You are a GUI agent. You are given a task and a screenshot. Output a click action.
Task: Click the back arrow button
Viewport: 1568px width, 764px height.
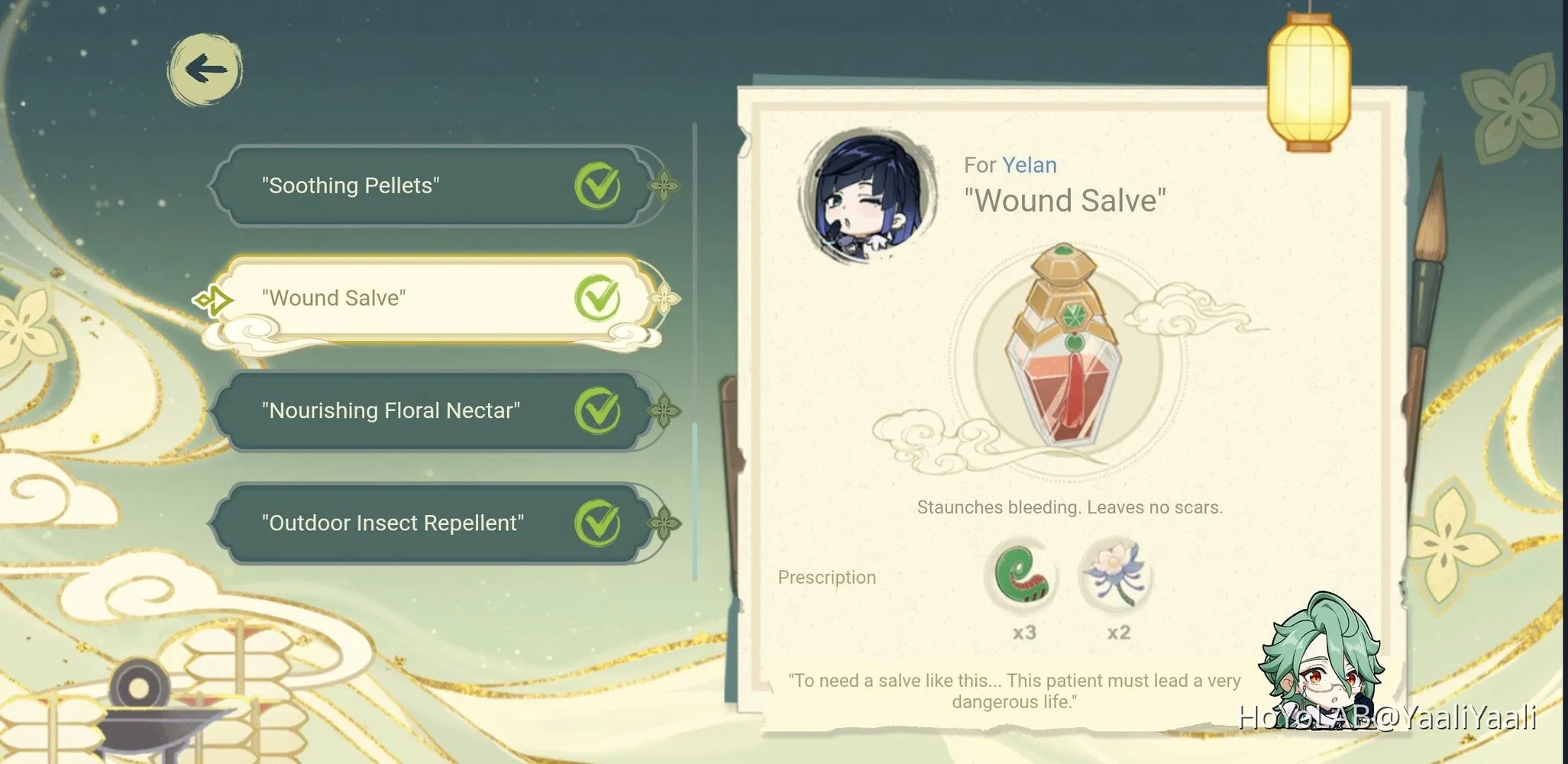tap(204, 70)
